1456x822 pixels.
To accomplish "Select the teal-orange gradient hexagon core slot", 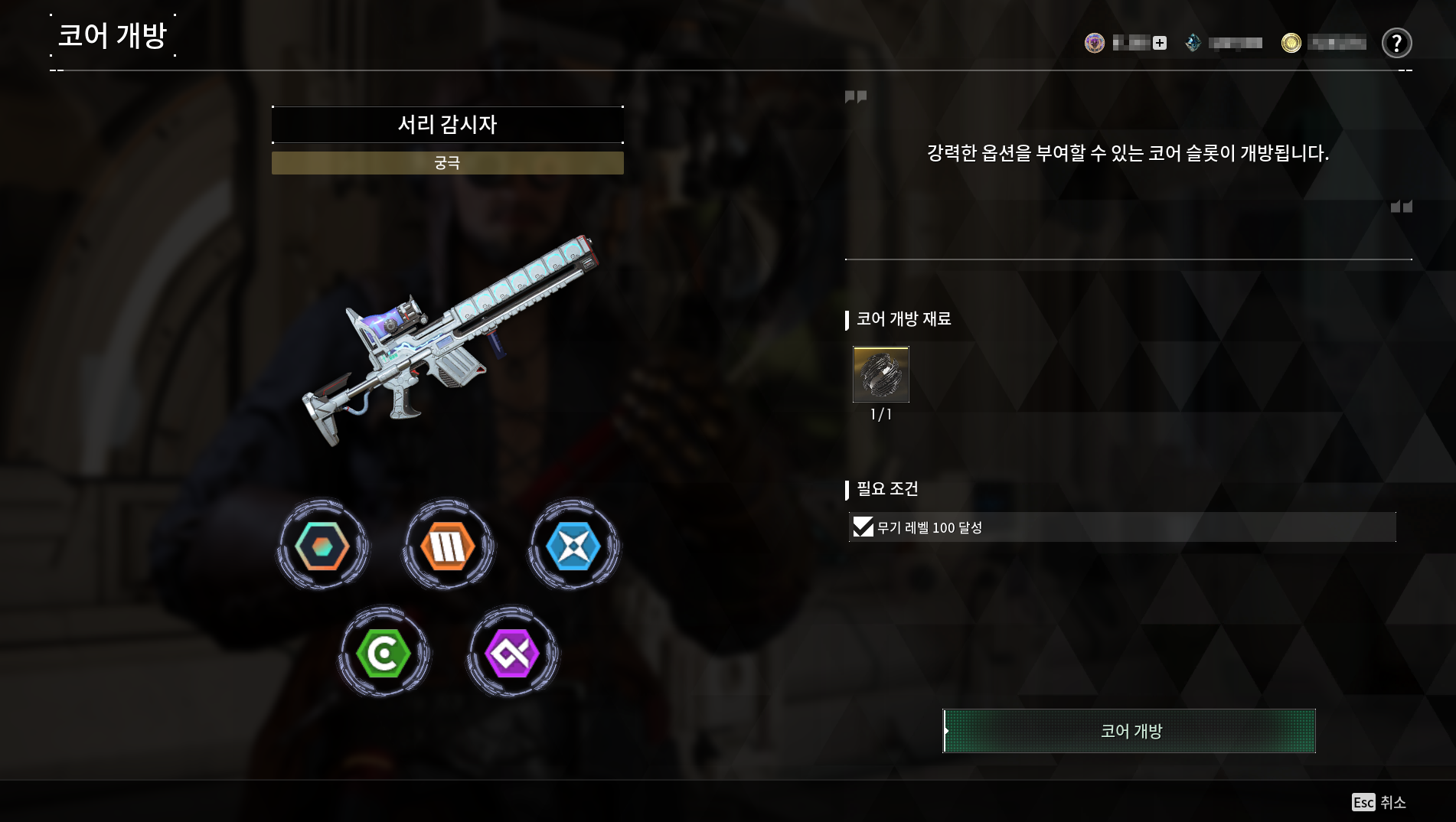I will [x=321, y=544].
